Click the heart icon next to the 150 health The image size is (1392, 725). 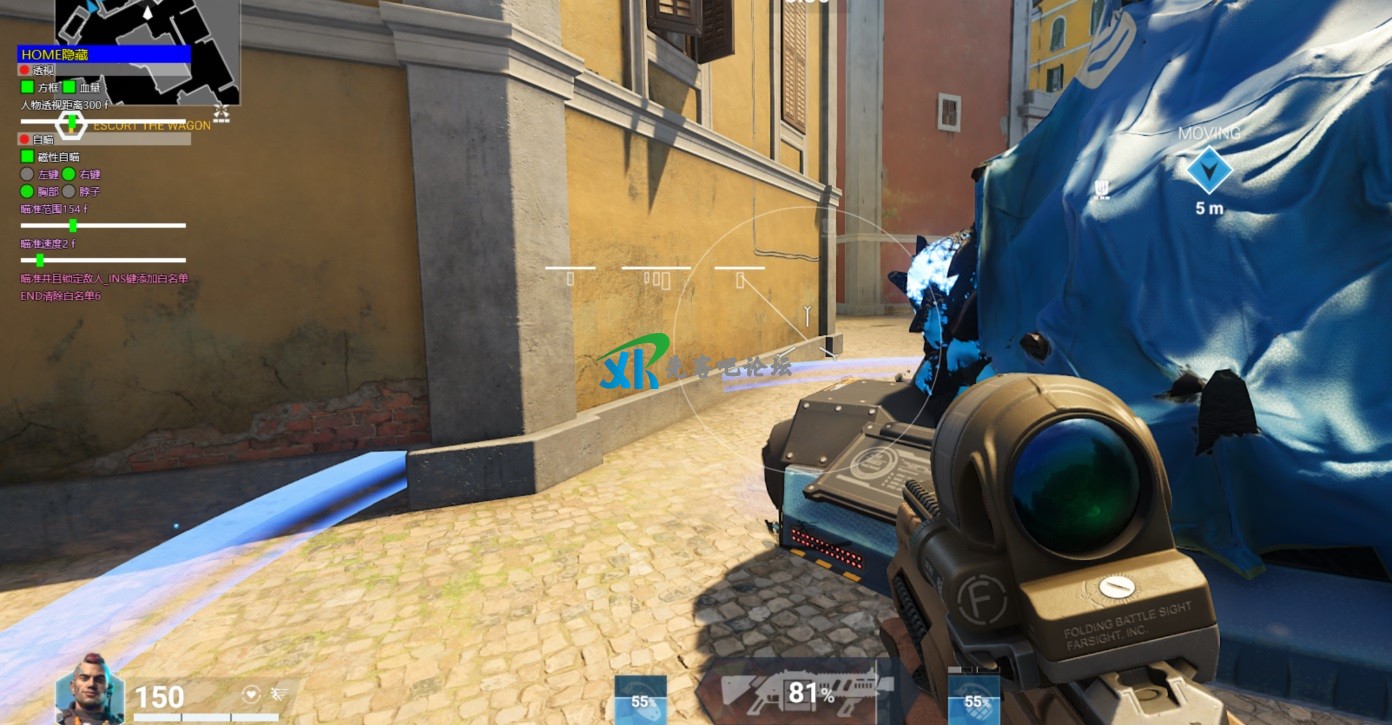(252, 693)
